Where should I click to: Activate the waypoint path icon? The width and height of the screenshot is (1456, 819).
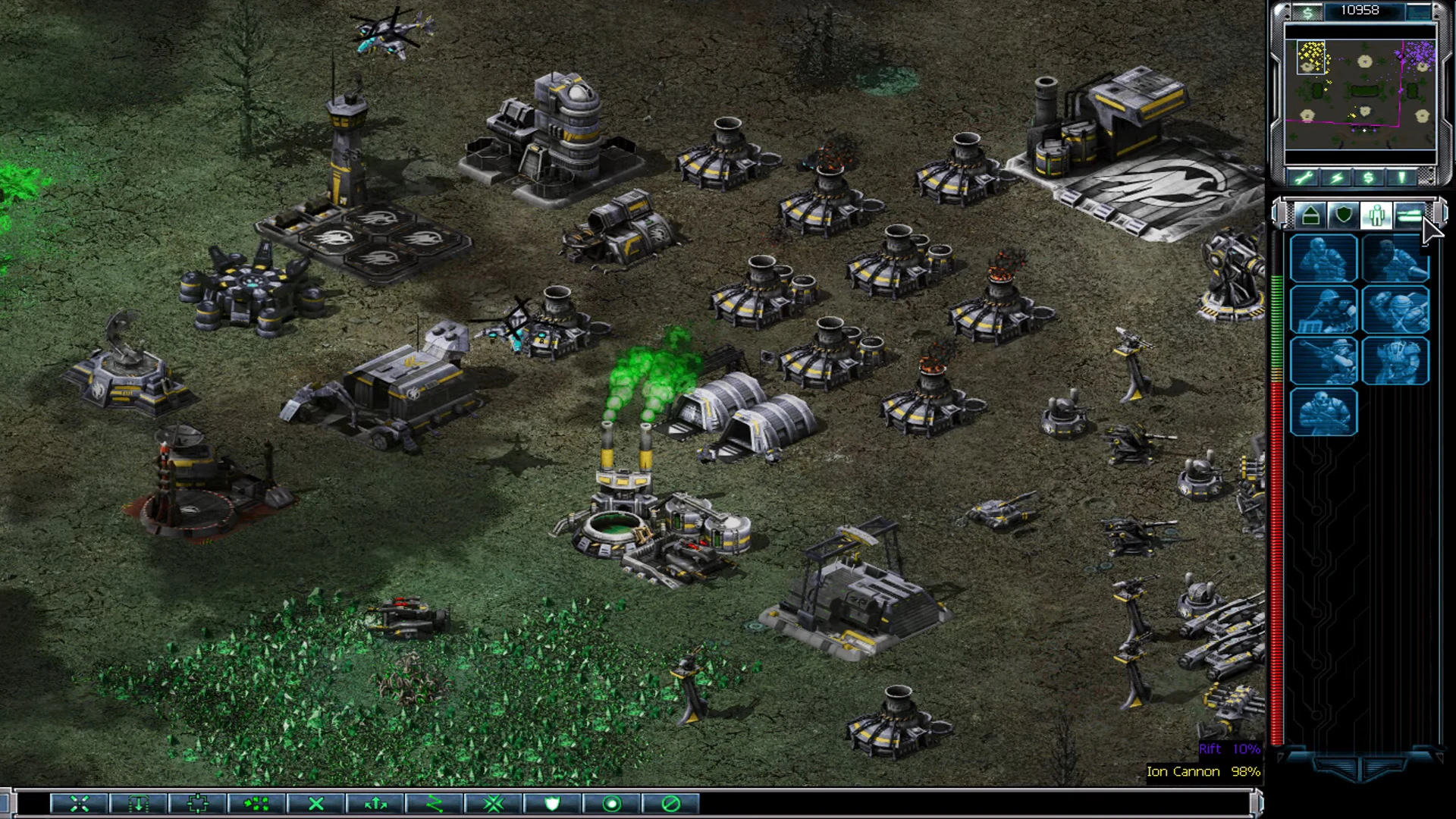tap(436, 805)
